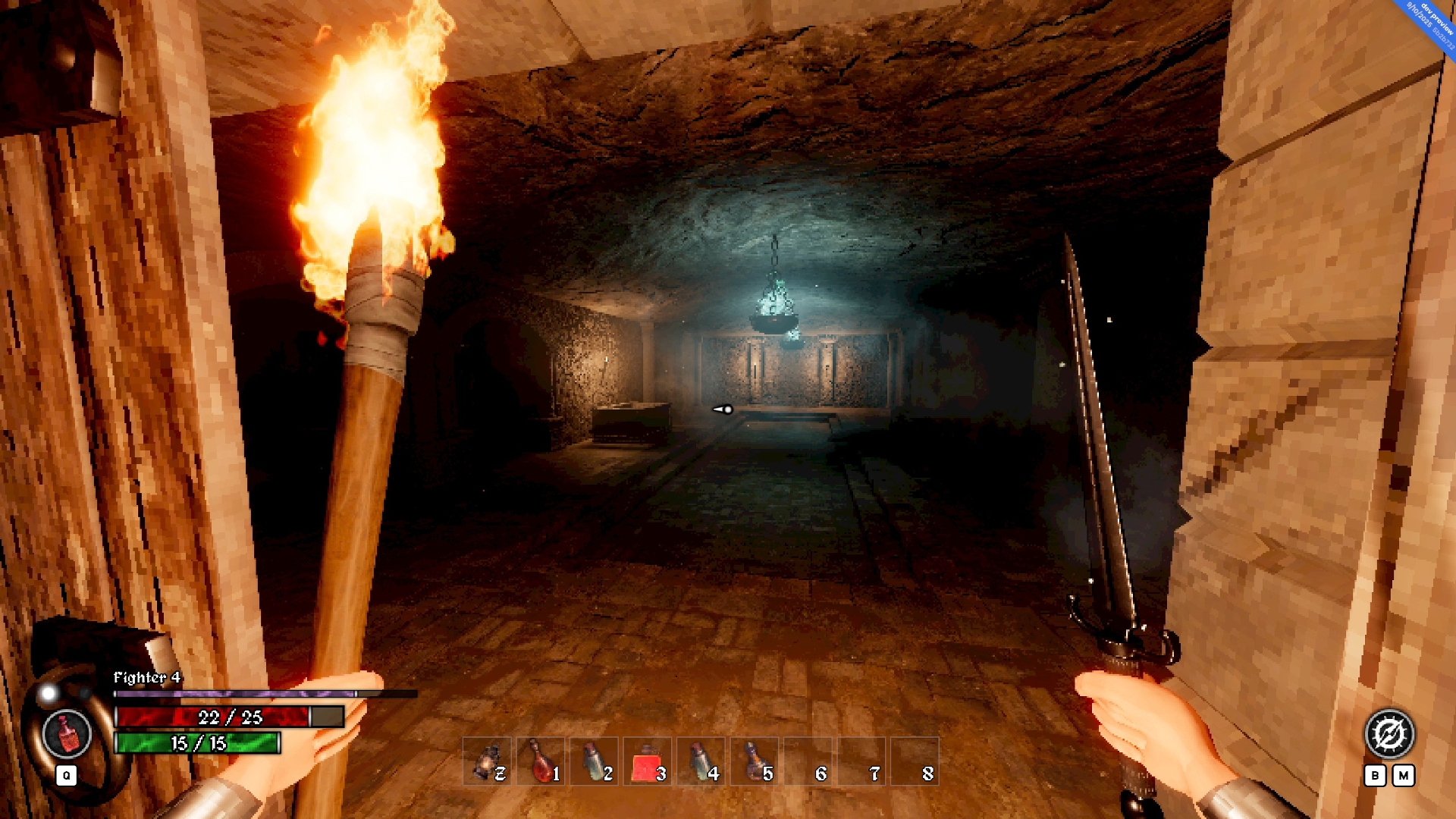Select the lantern hotbar slot

pos(487,761)
